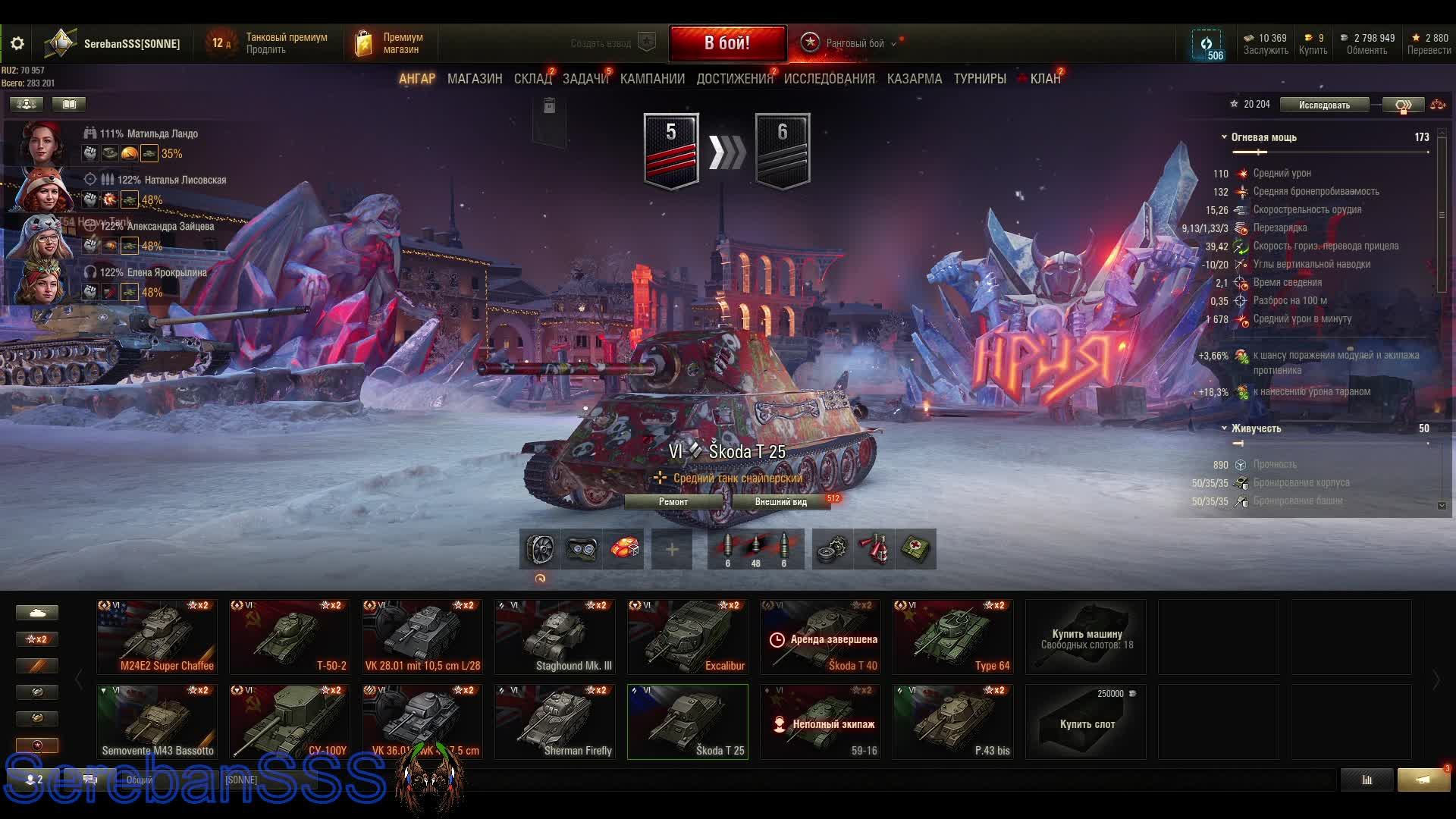Viewport: 1456px width, 819px height.
Task: Choose the Sherman Firefly in the carousel
Action: 555,722
